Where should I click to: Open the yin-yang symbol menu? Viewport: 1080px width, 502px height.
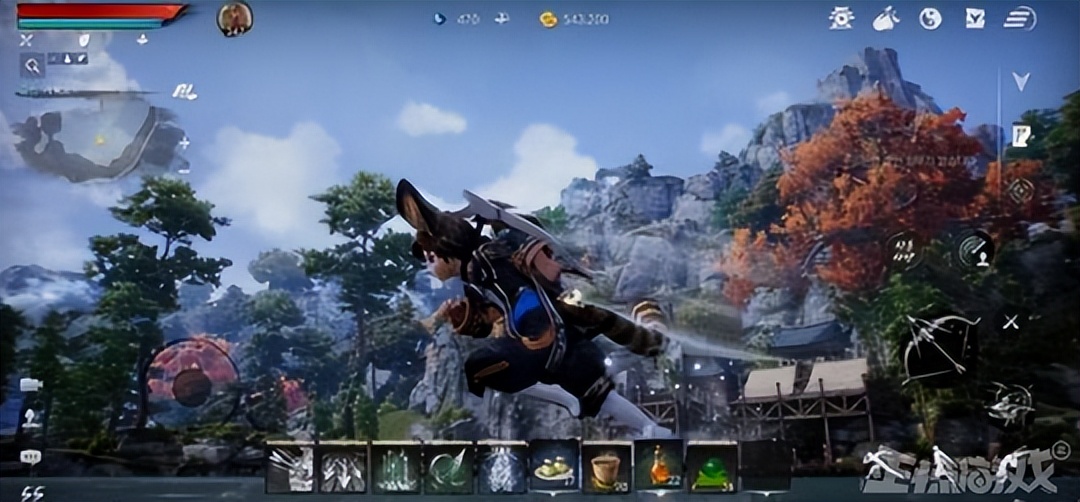[x=930, y=18]
